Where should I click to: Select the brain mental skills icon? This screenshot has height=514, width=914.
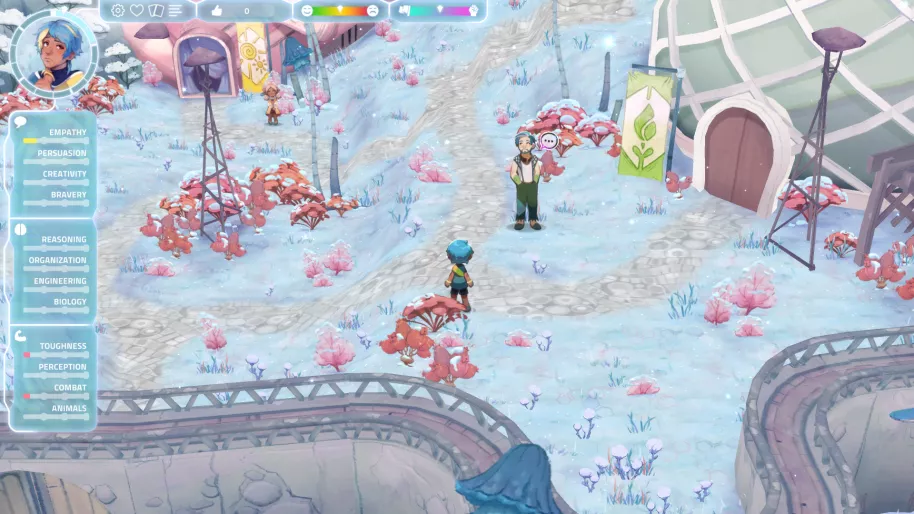click(21, 229)
